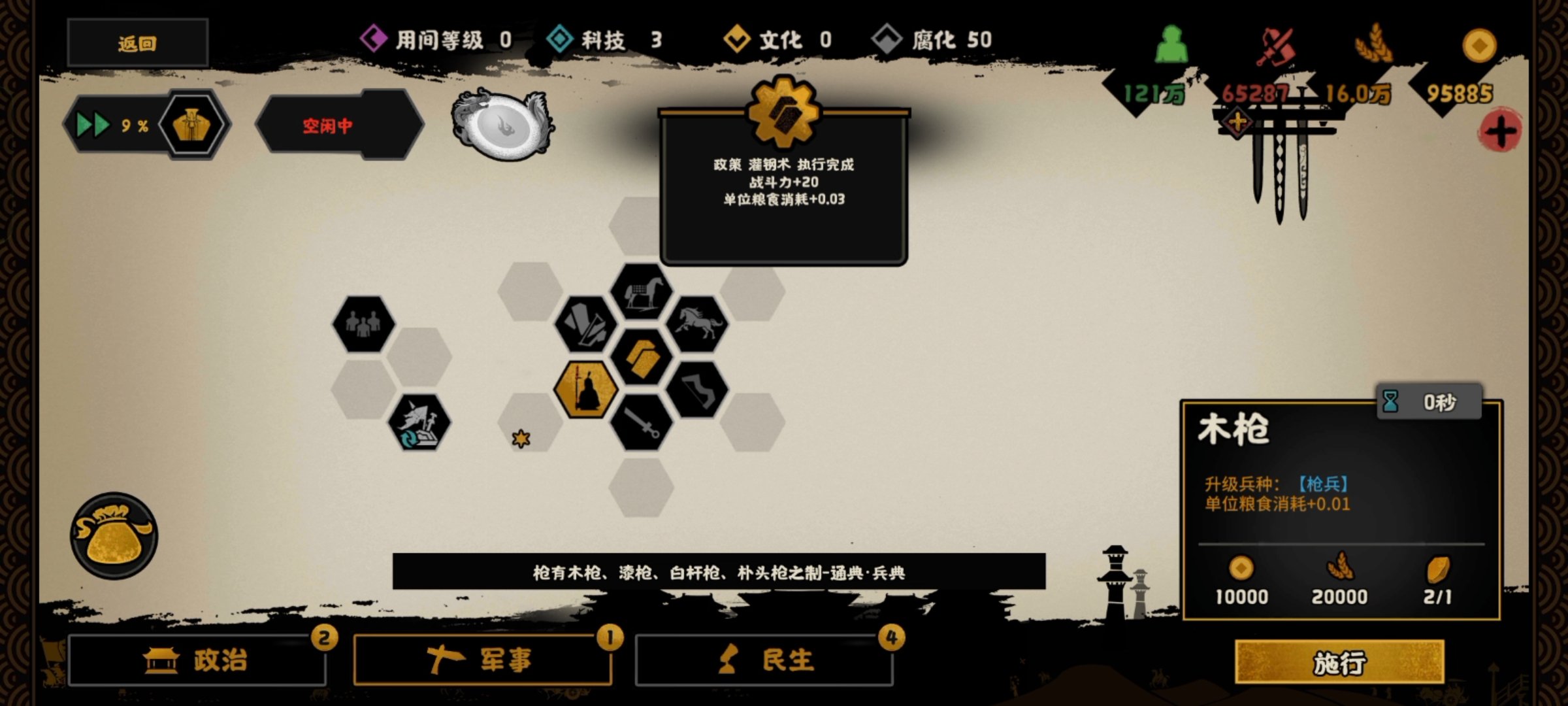1568x706 pixels.
Task: Switch to the 军事 military tab
Action: [x=482, y=660]
